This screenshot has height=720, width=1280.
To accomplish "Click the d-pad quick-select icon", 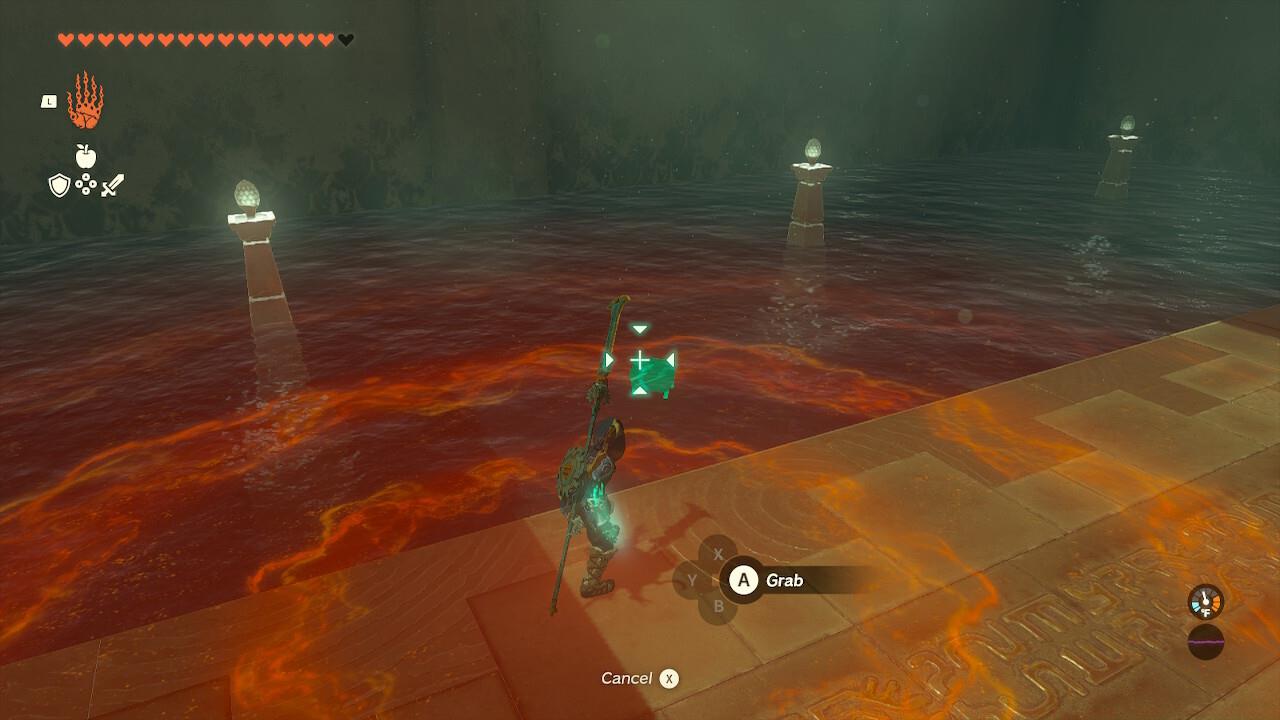I will coord(86,184).
